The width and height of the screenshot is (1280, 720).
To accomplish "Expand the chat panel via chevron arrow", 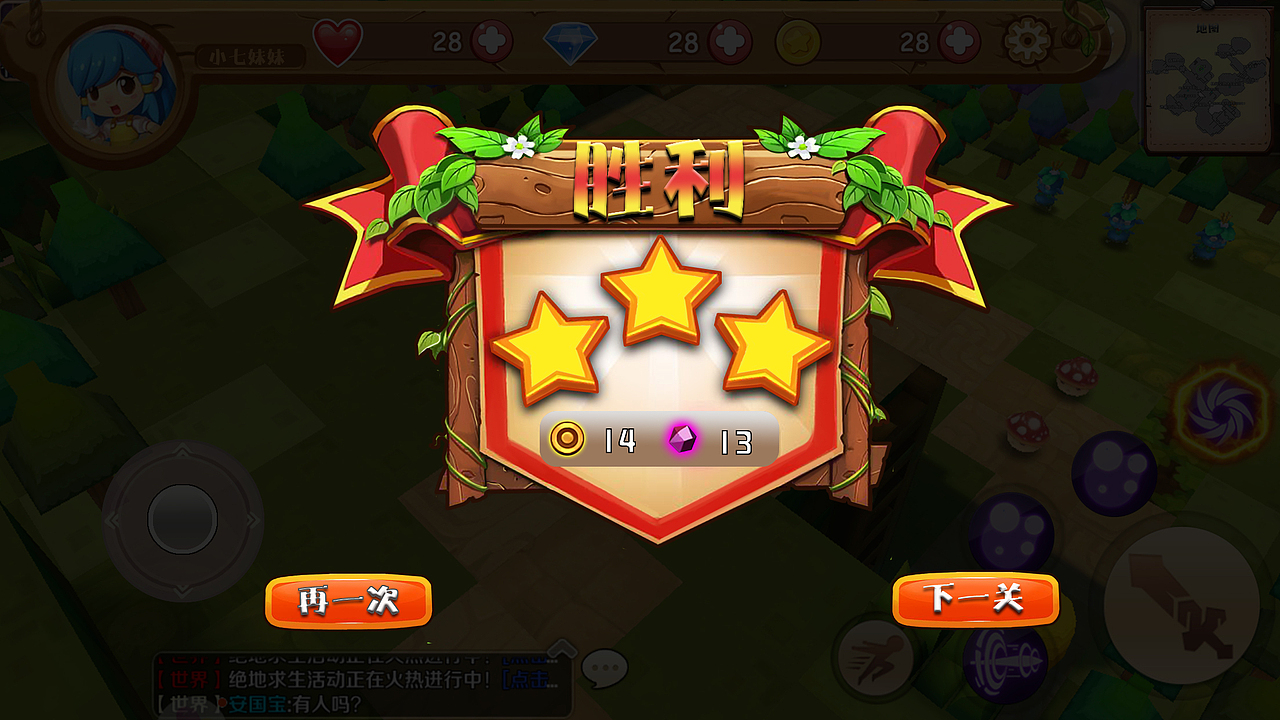I will click(563, 650).
